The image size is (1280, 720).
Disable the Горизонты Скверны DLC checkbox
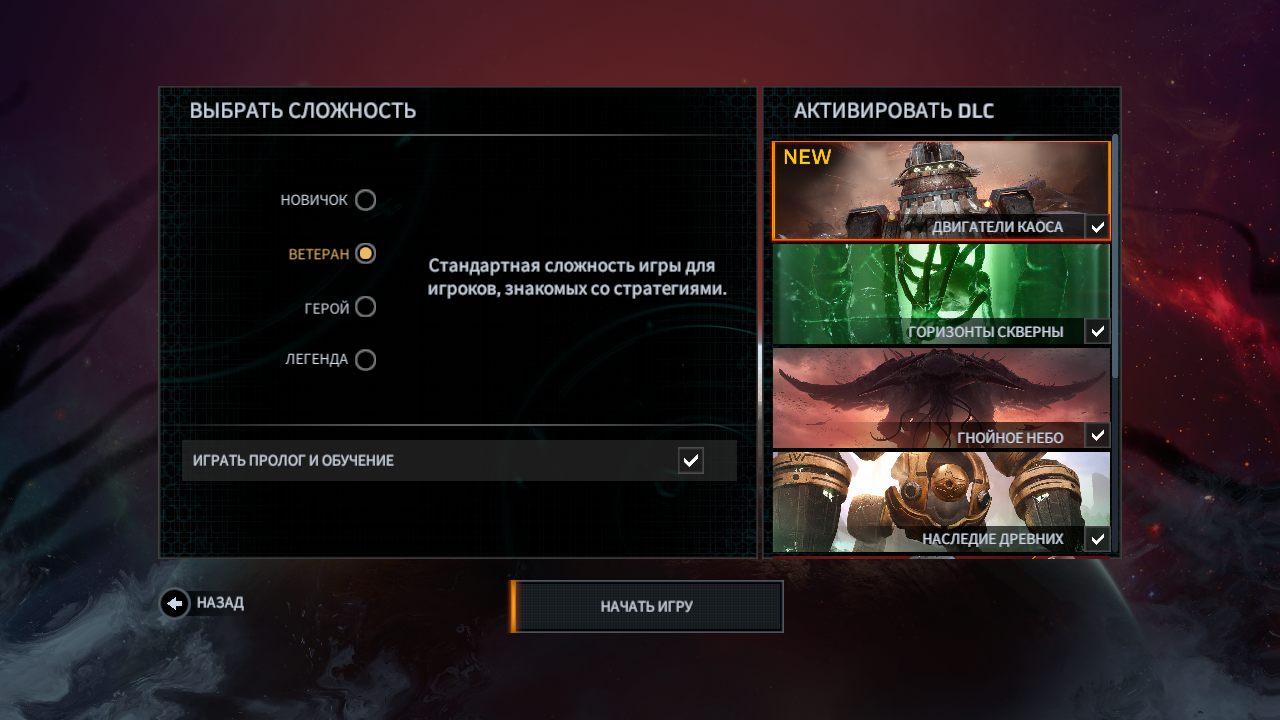click(1098, 331)
